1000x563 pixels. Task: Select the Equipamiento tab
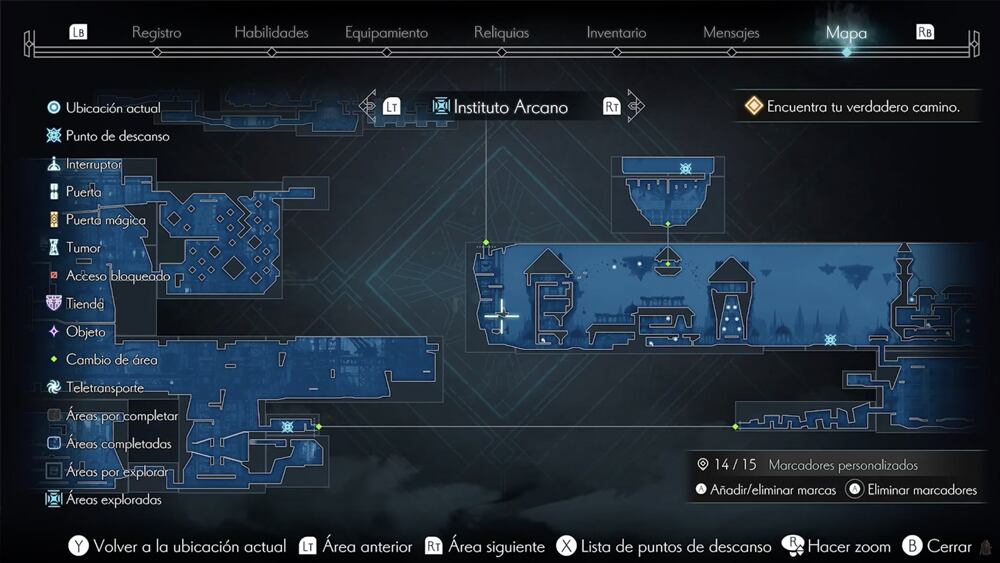pos(386,33)
